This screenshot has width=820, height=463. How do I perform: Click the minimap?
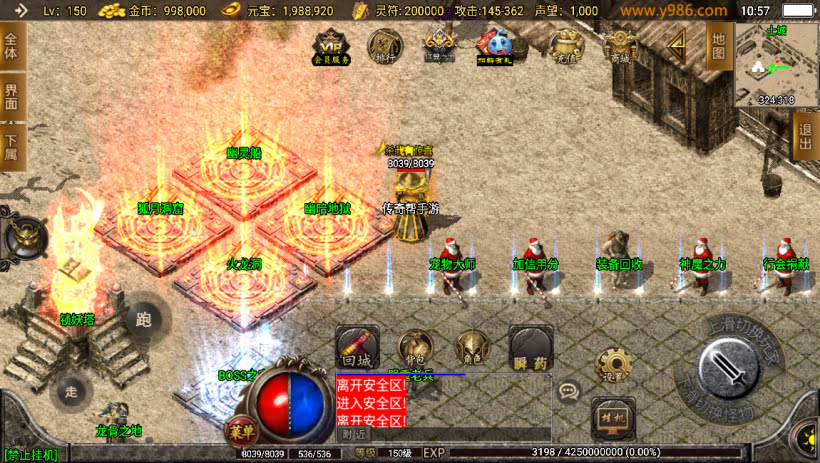[x=775, y=65]
